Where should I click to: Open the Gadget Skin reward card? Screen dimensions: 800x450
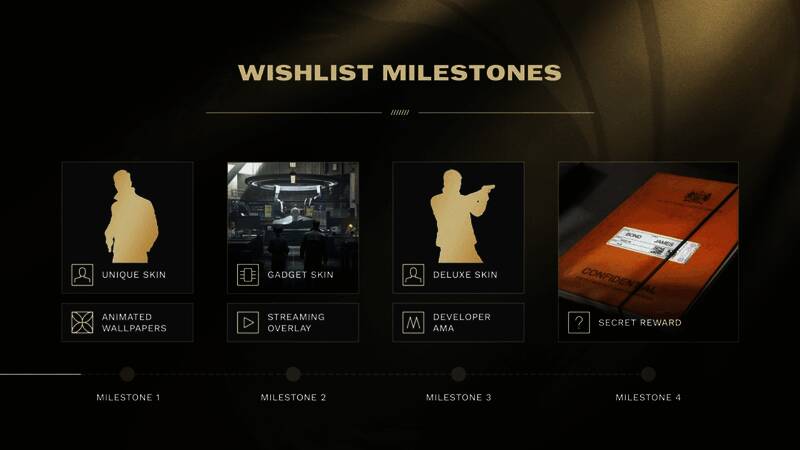coord(293,227)
